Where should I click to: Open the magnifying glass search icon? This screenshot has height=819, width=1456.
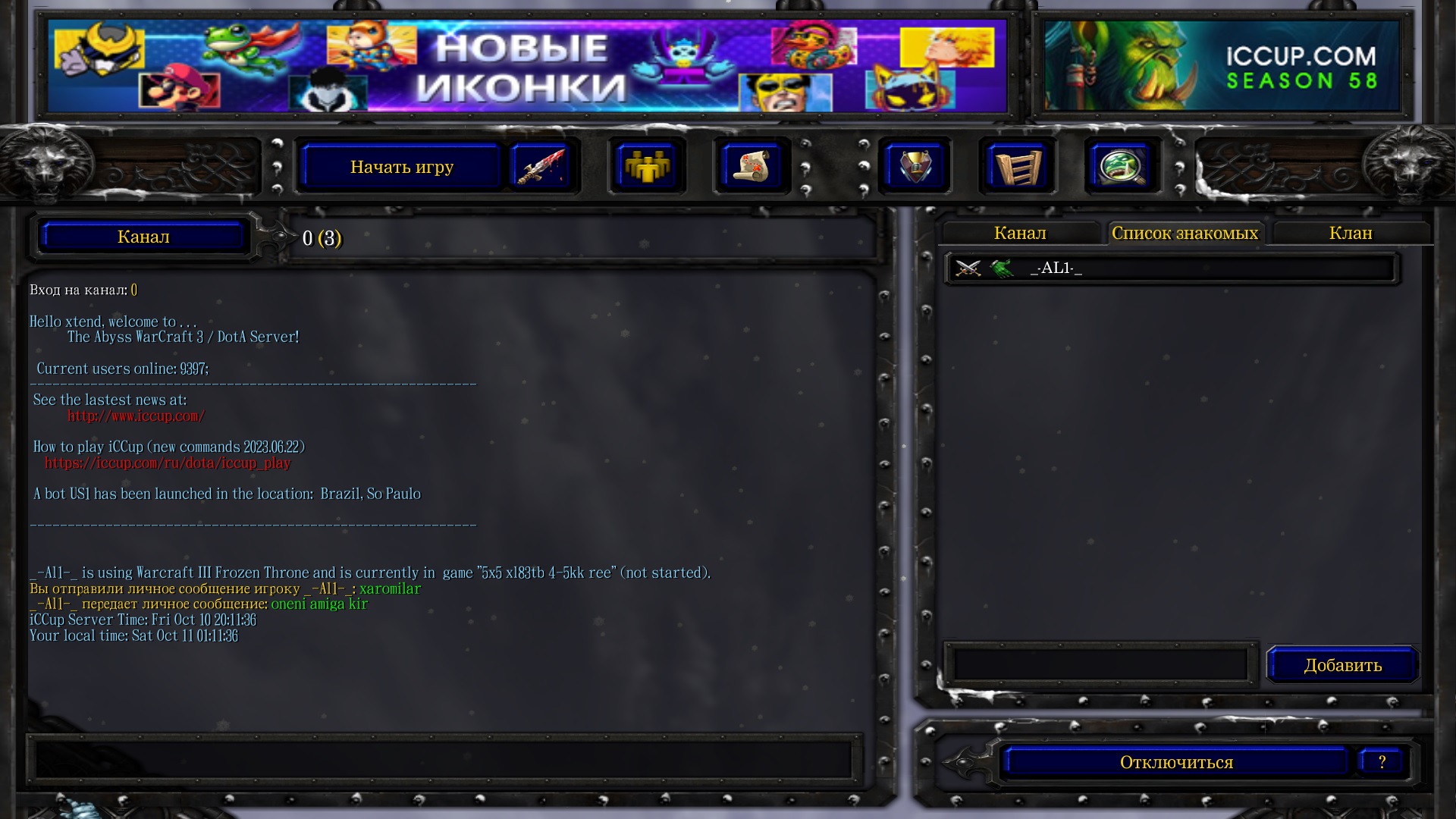coord(1122,167)
